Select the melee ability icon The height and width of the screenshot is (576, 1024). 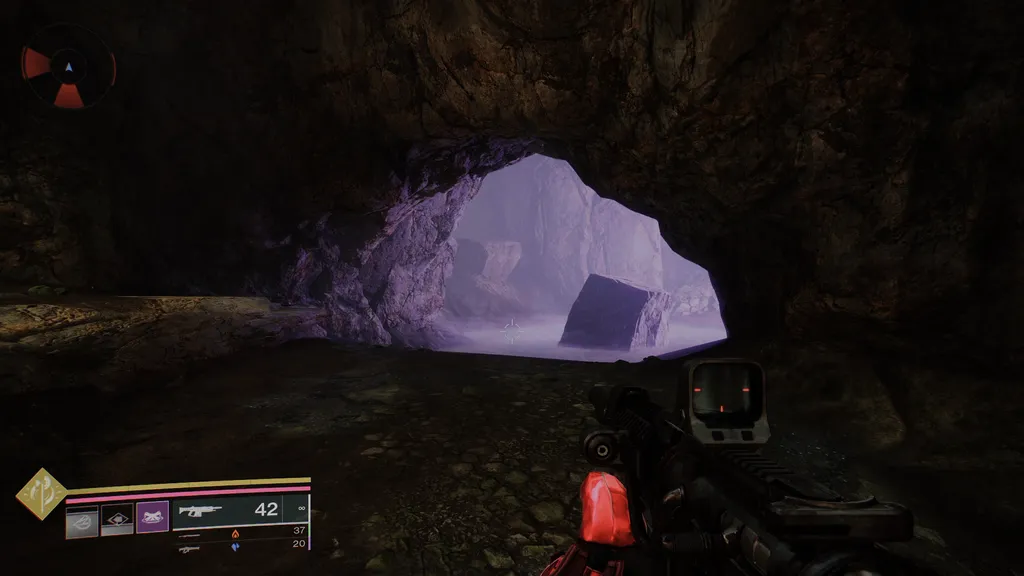coord(117,519)
